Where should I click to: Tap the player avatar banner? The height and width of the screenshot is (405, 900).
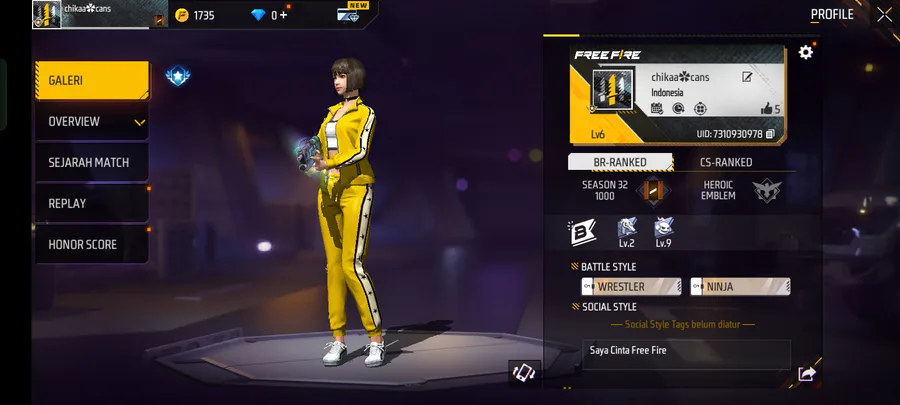pos(608,94)
